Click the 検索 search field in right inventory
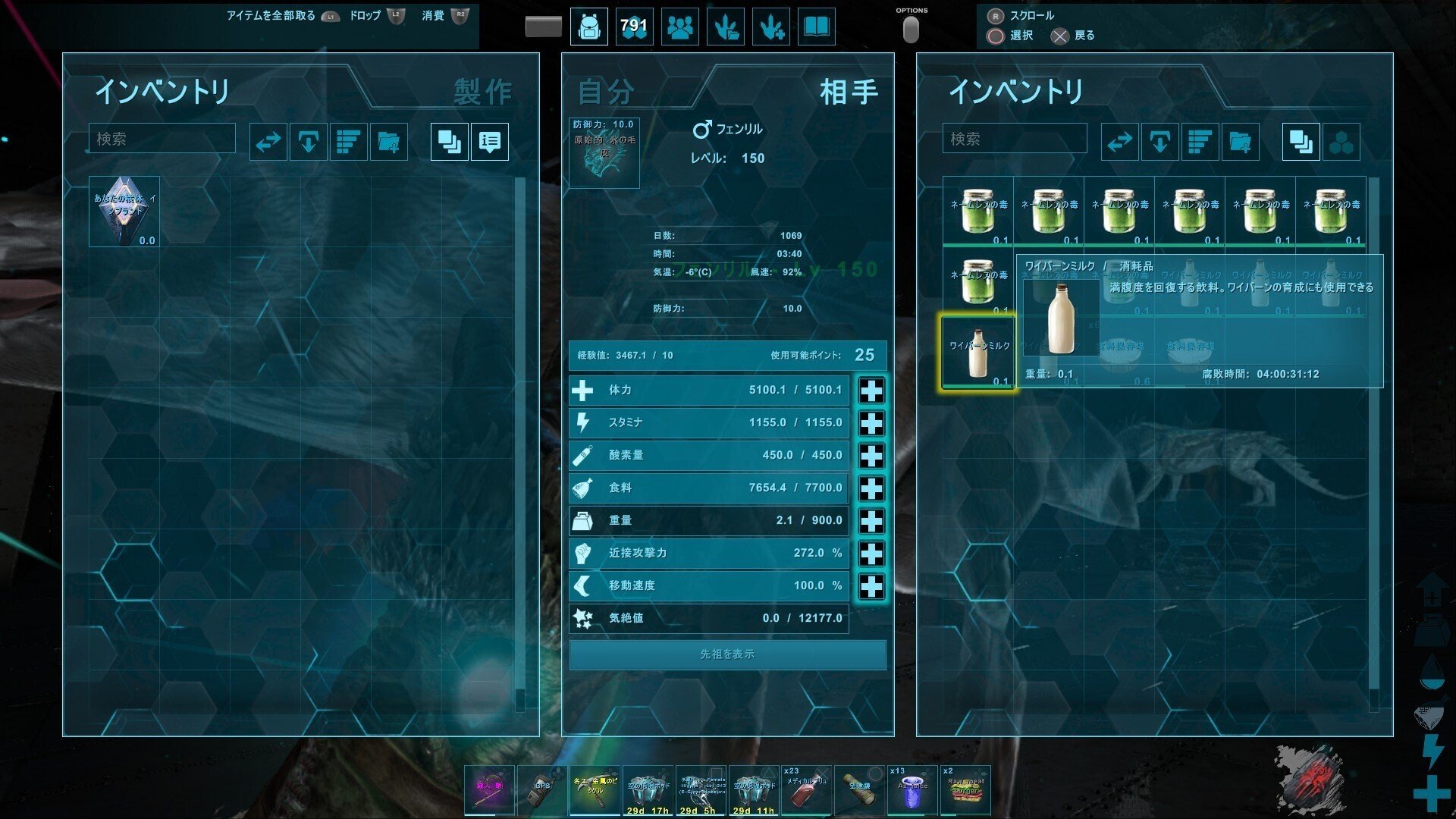 point(1014,139)
